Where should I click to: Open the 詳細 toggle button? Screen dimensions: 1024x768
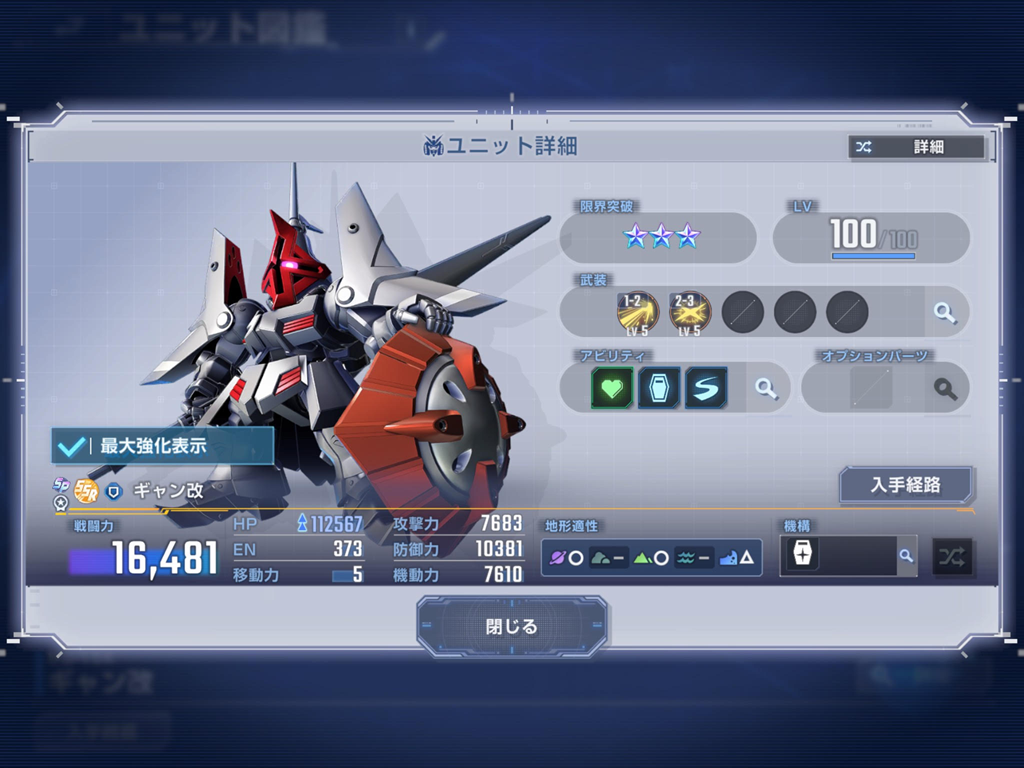coord(916,147)
